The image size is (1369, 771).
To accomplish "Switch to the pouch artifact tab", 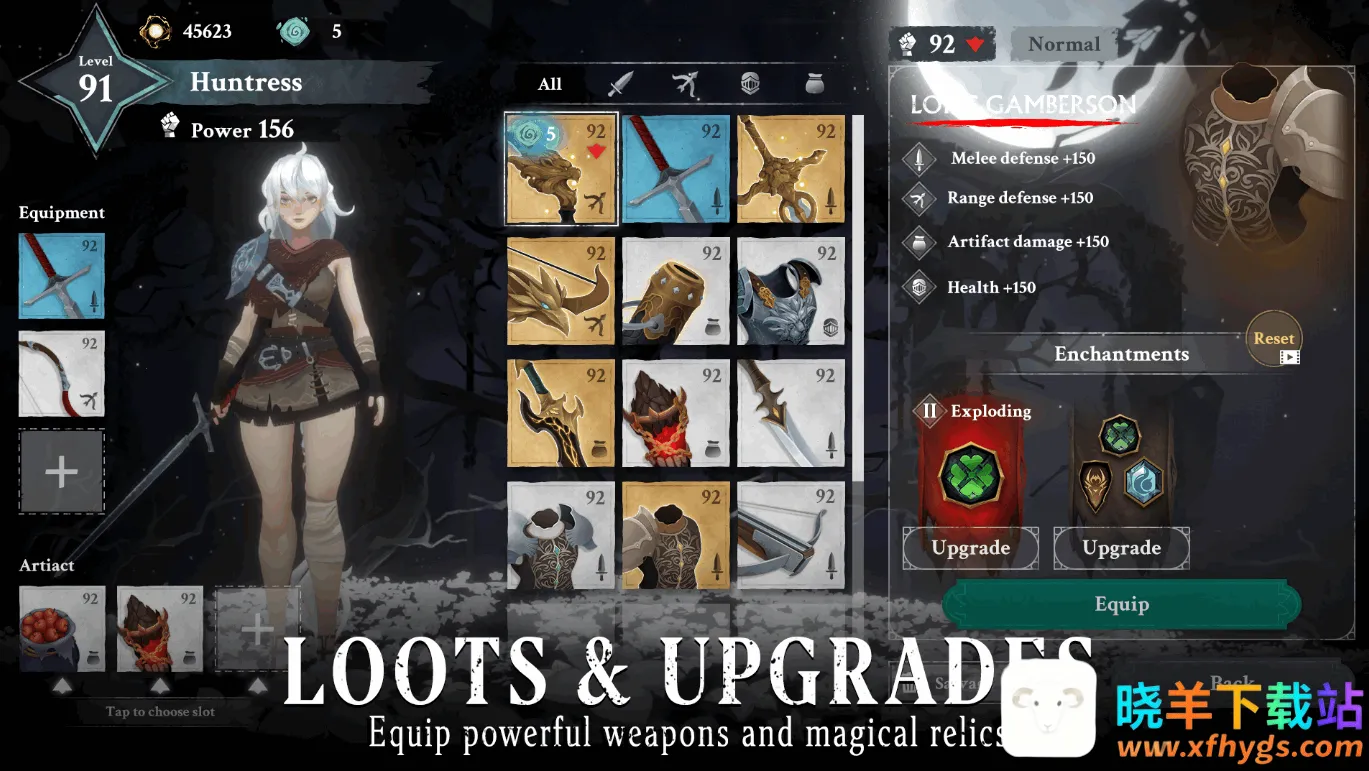I will [x=815, y=84].
